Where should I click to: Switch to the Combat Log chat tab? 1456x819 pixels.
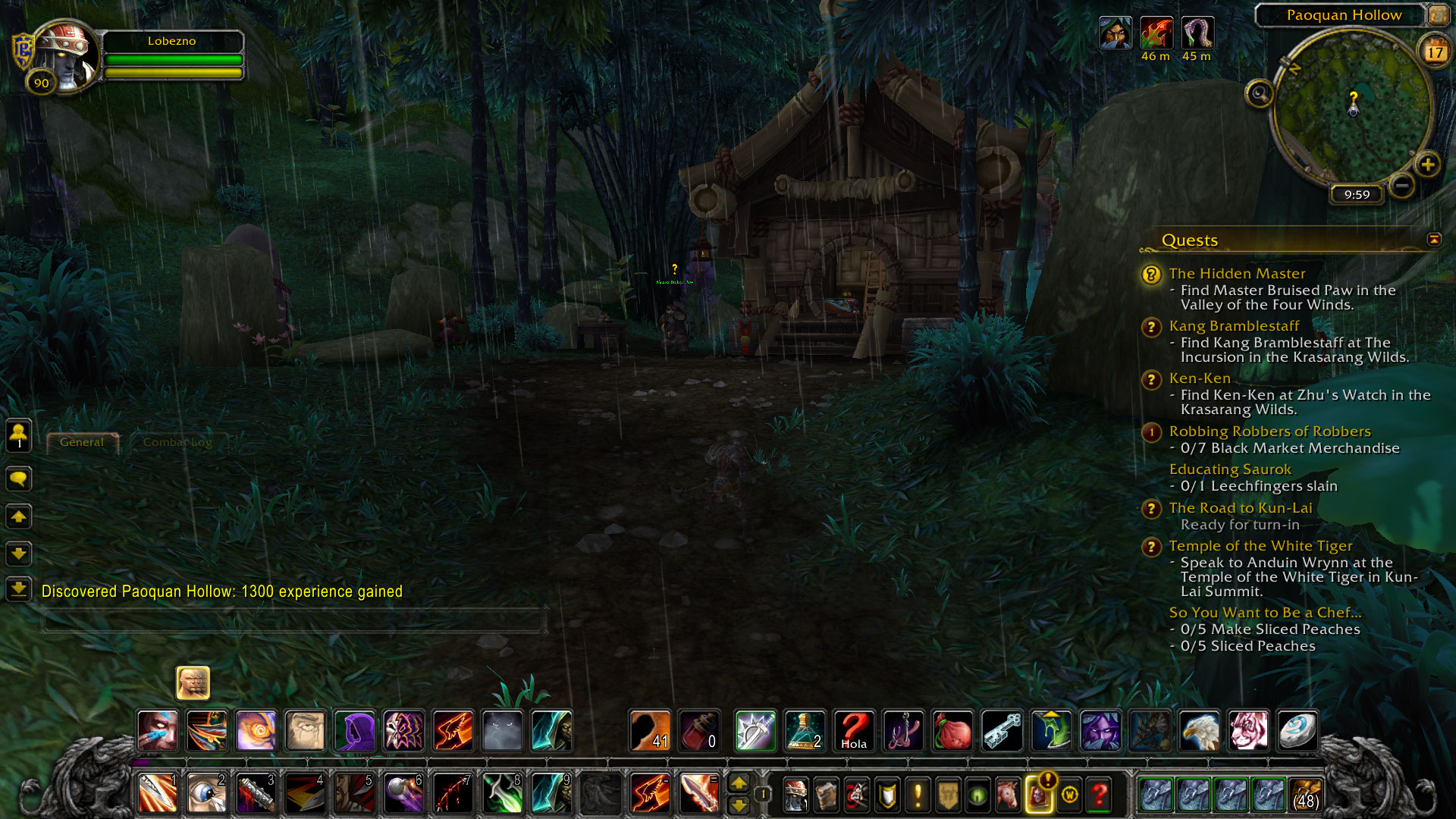177,442
